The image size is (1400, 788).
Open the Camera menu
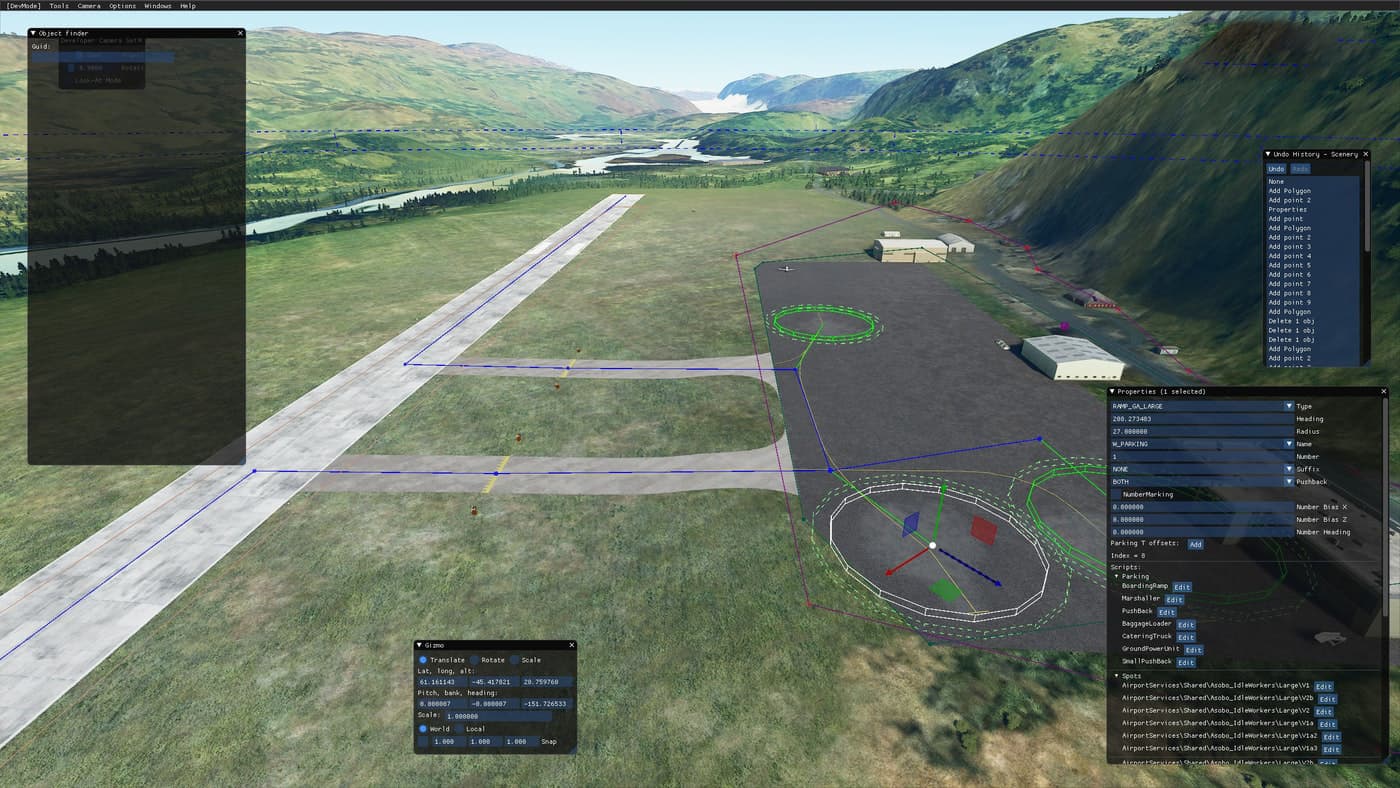tap(88, 6)
